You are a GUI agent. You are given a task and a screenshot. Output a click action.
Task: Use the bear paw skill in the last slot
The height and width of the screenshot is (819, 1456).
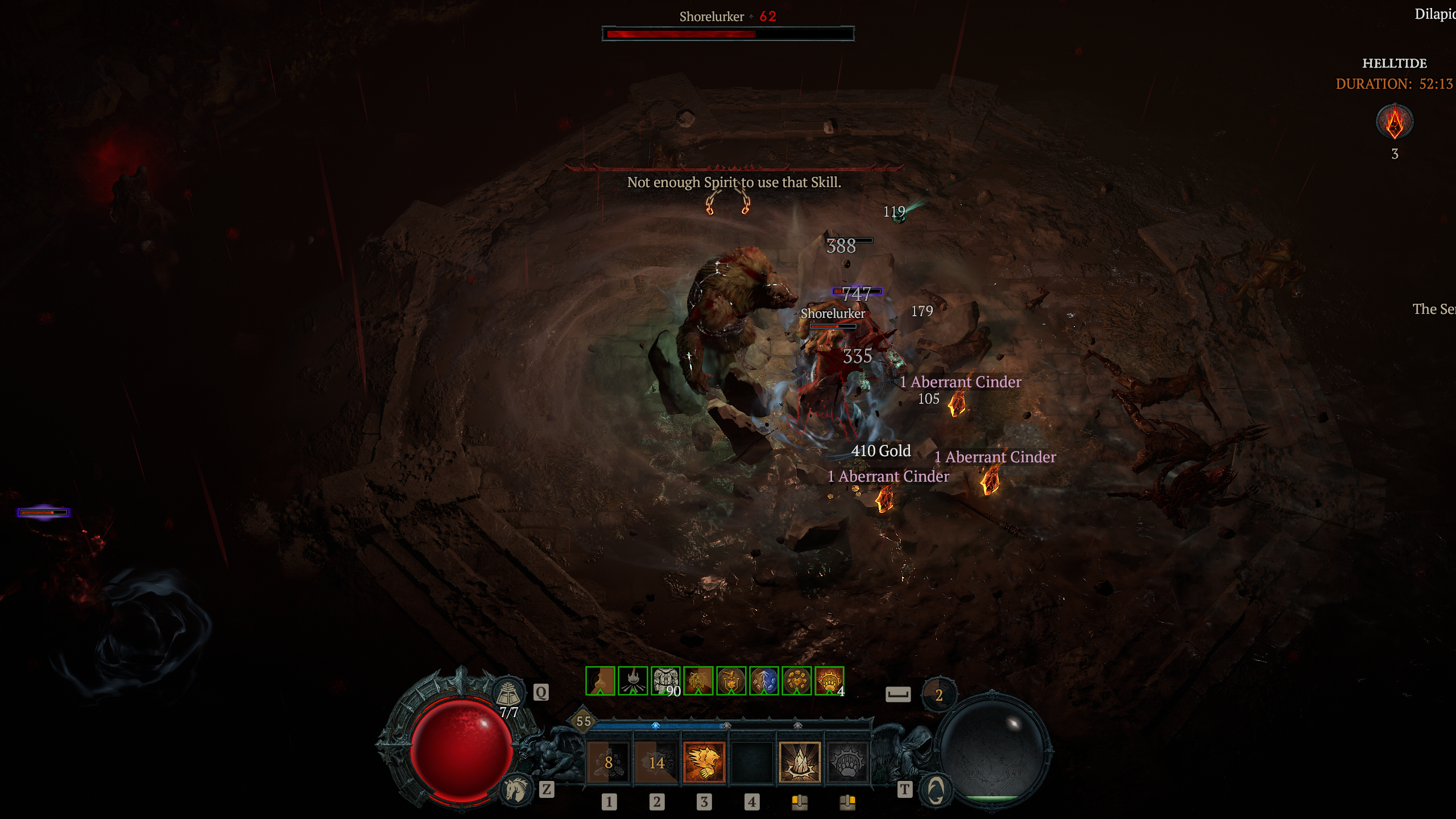[847, 762]
